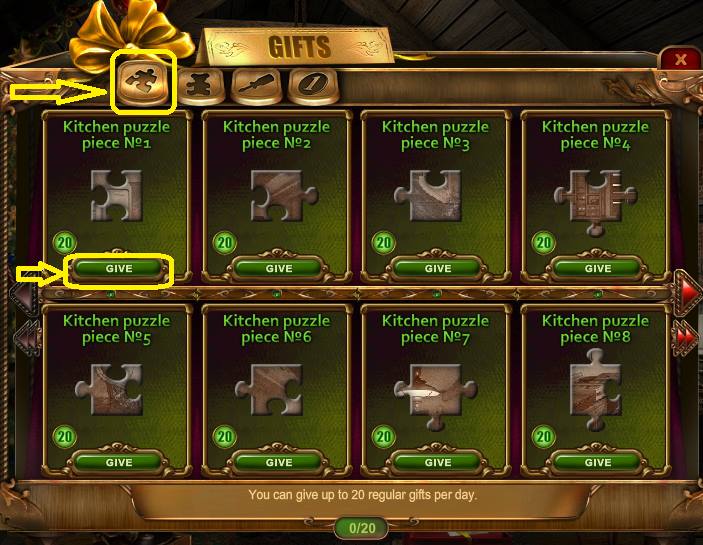Switch to the puzzle piece gifts tab
Screen dimensions: 703x545
coord(141,84)
